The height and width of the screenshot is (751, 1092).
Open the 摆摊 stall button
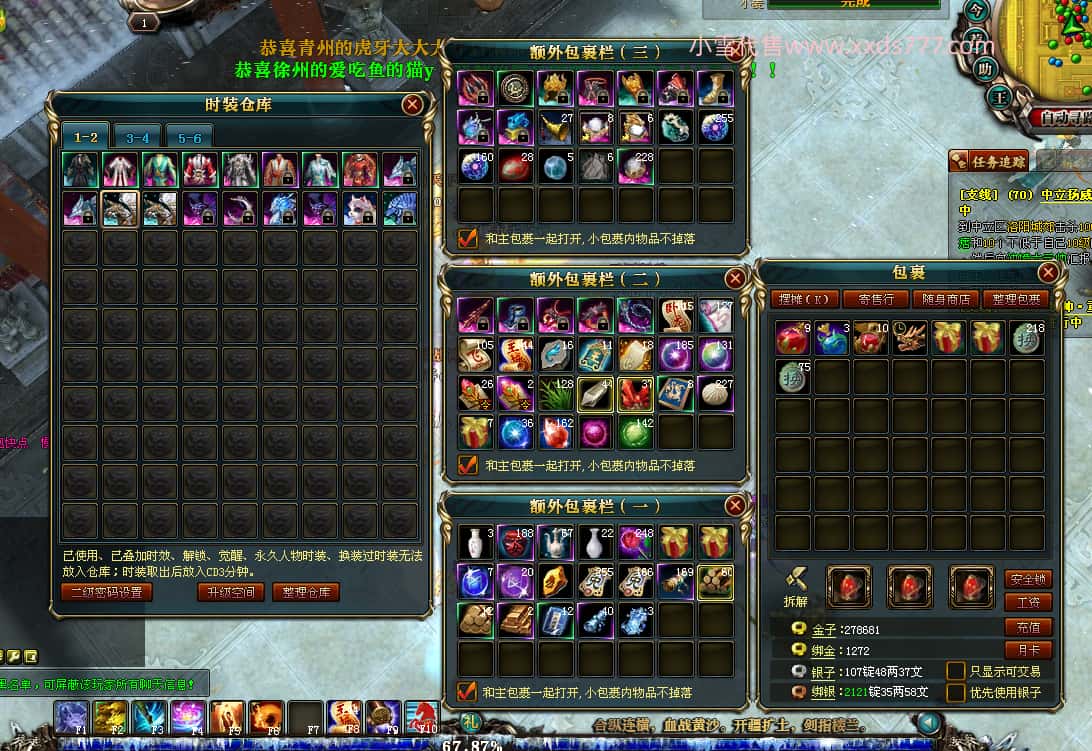[805, 299]
